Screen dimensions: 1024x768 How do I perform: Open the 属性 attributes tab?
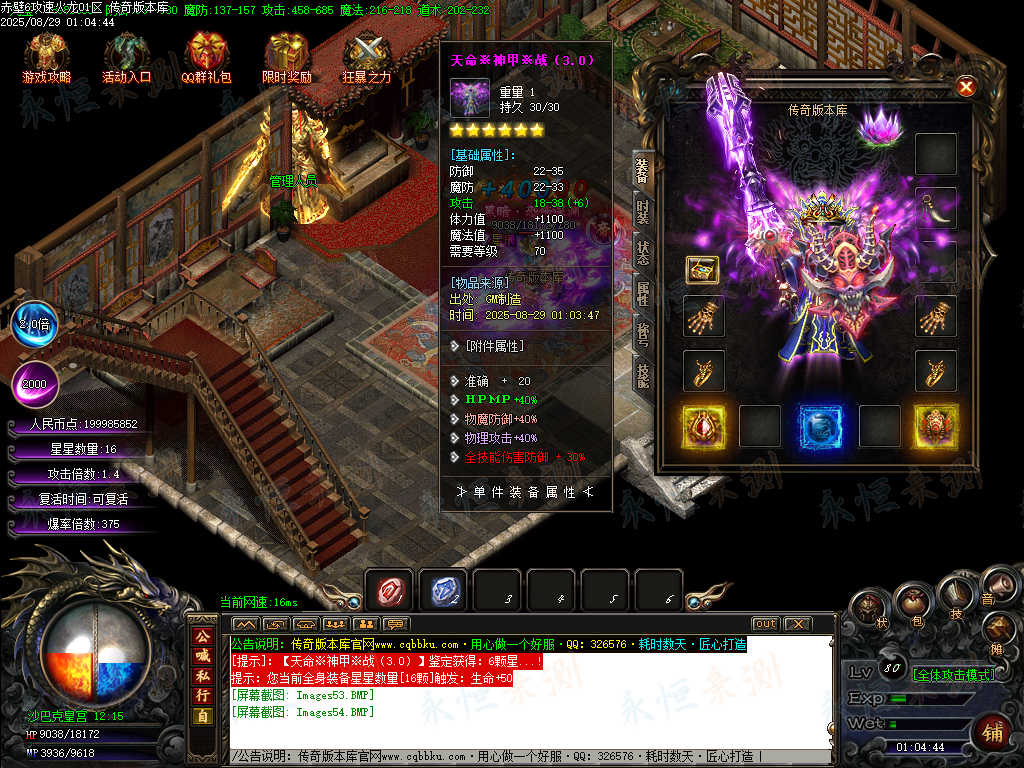click(x=643, y=293)
